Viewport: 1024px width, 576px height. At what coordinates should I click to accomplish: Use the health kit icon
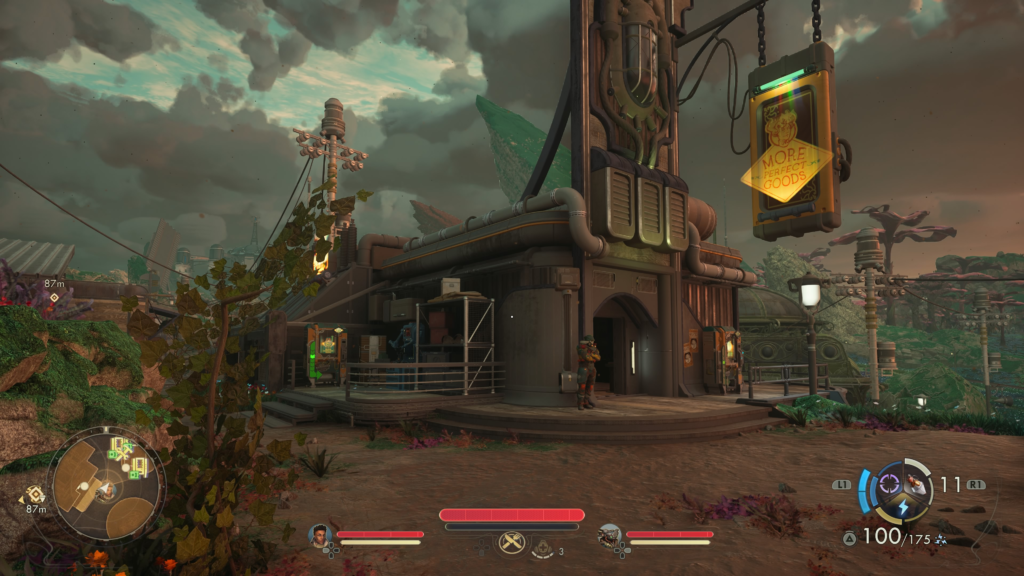pyautogui.click(x=543, y=548)
